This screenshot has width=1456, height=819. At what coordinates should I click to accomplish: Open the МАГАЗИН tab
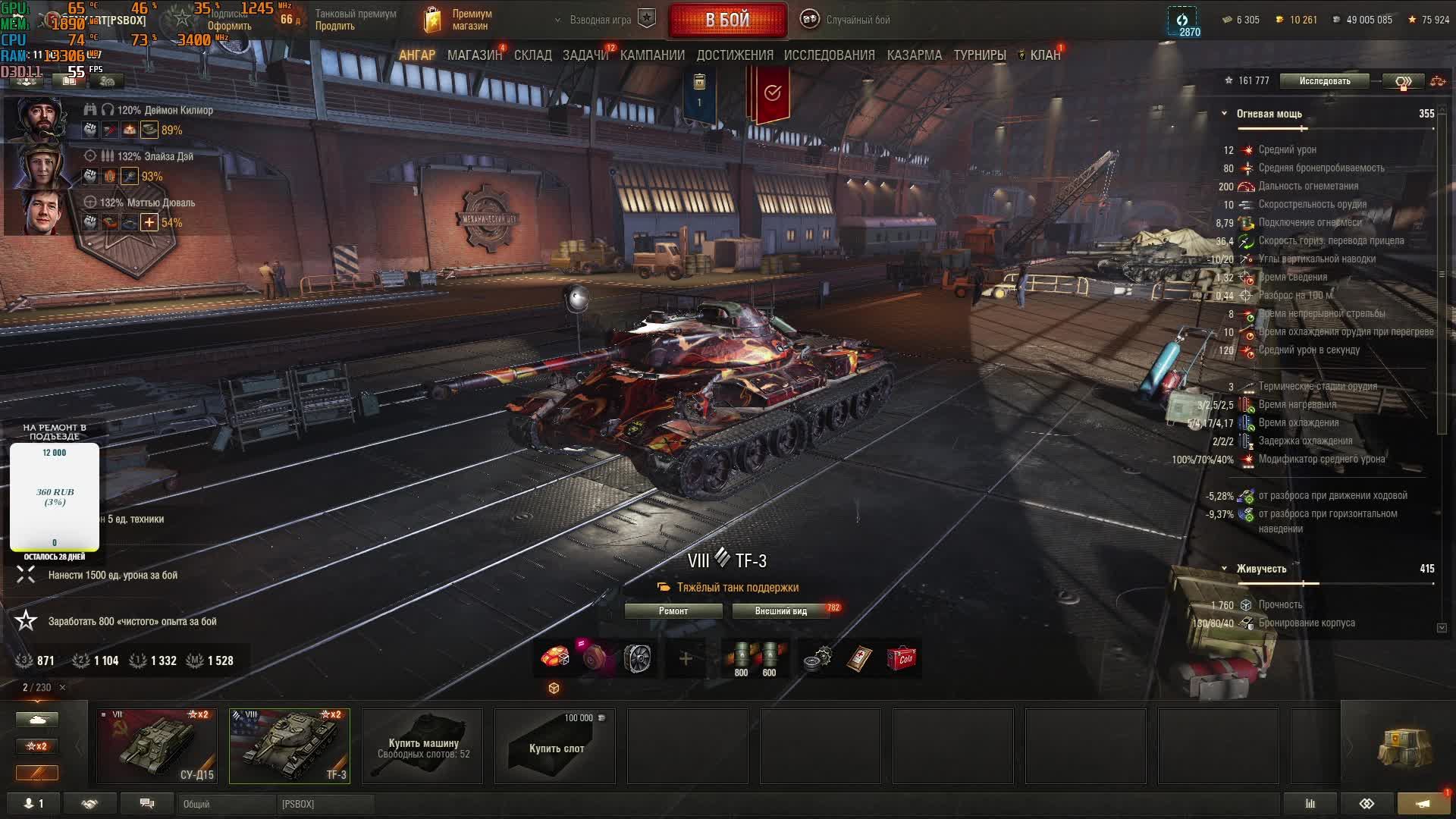pos(474,55)
